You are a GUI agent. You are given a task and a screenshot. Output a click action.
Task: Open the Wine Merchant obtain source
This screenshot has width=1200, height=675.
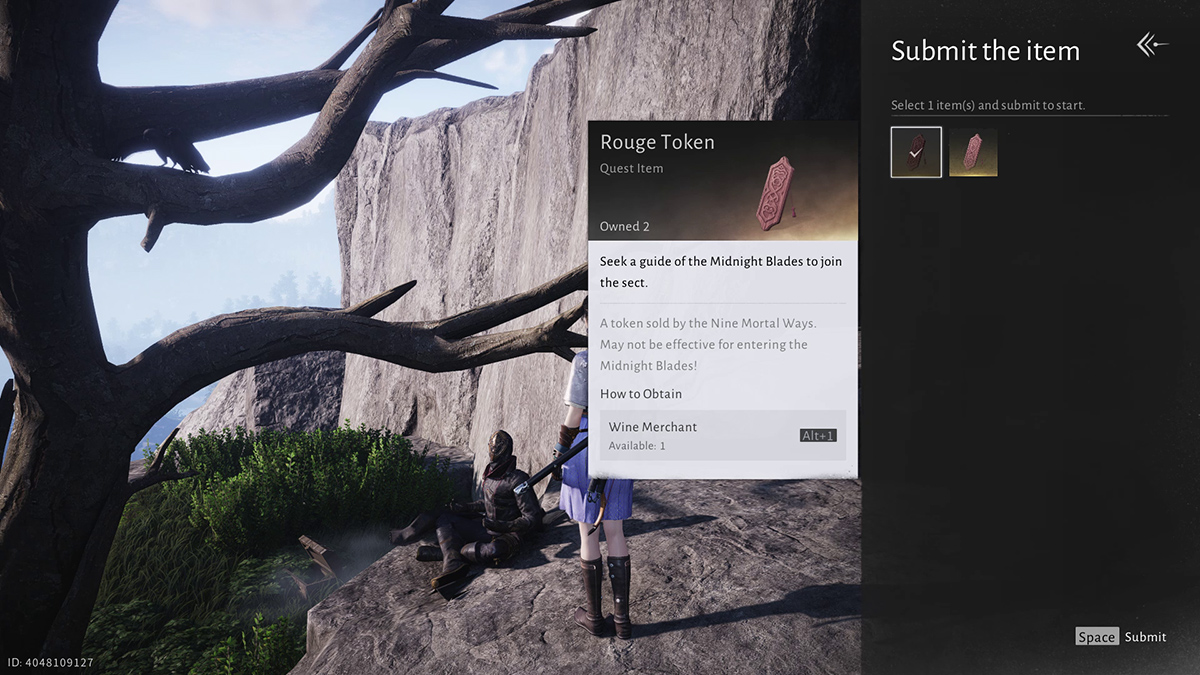click(722, 435)
